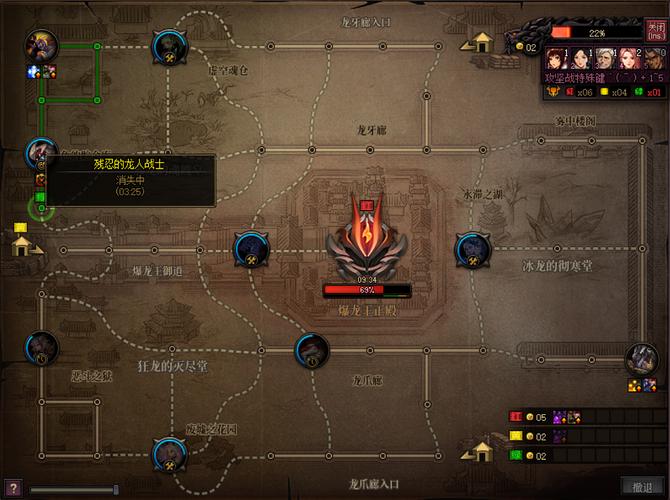Click the top-left party leader portrait node

41,46
